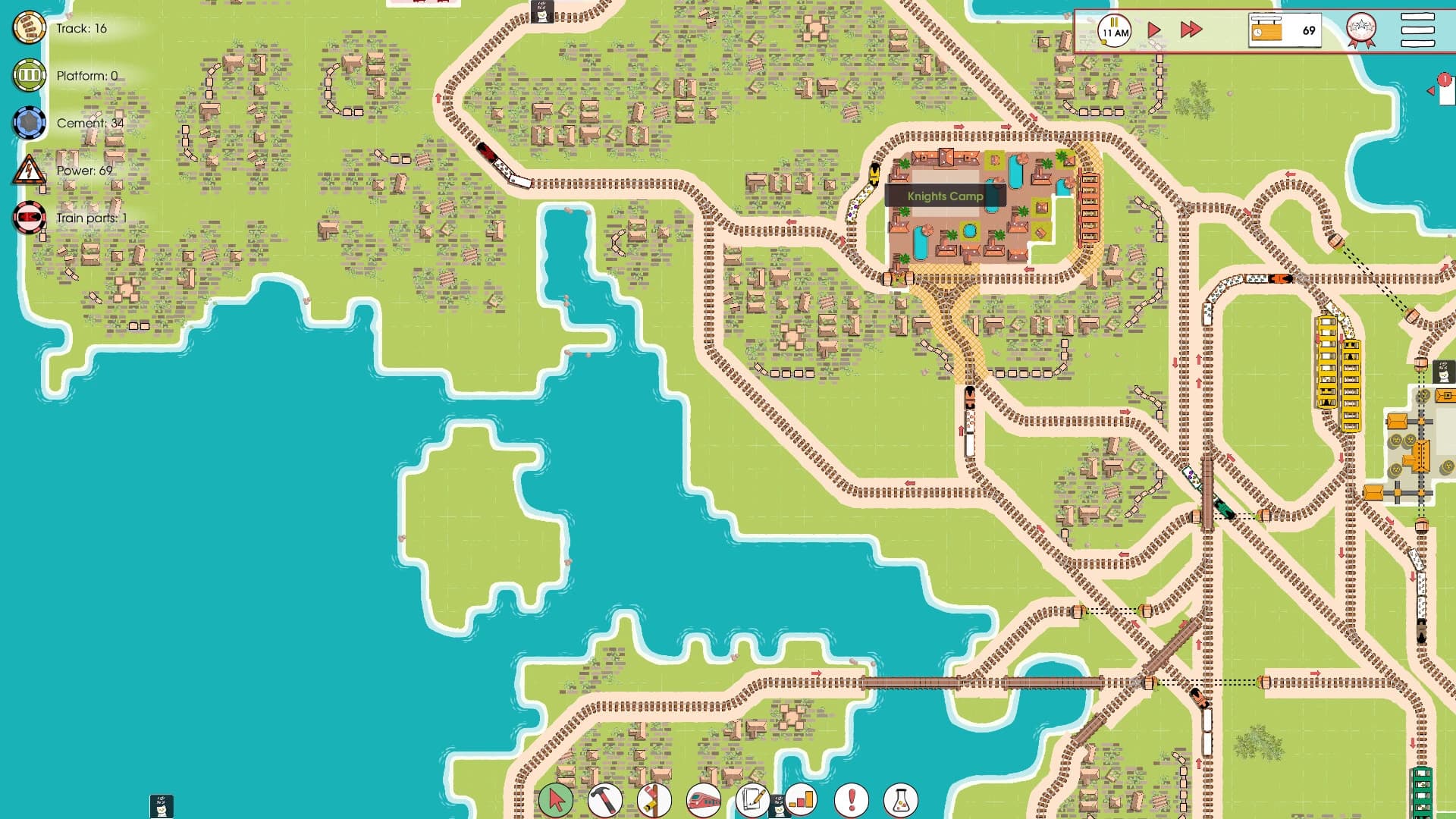
Task: Click the Track resource icon
Action: [27, 28]
